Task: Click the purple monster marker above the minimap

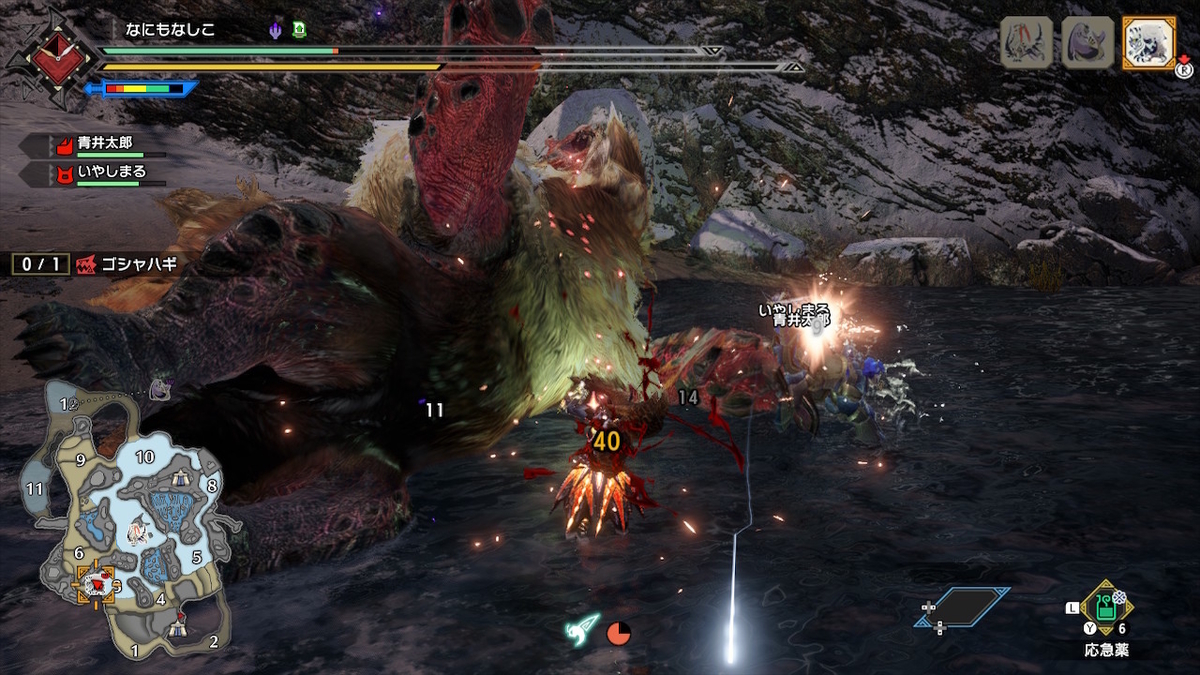Action: (160, 391)
